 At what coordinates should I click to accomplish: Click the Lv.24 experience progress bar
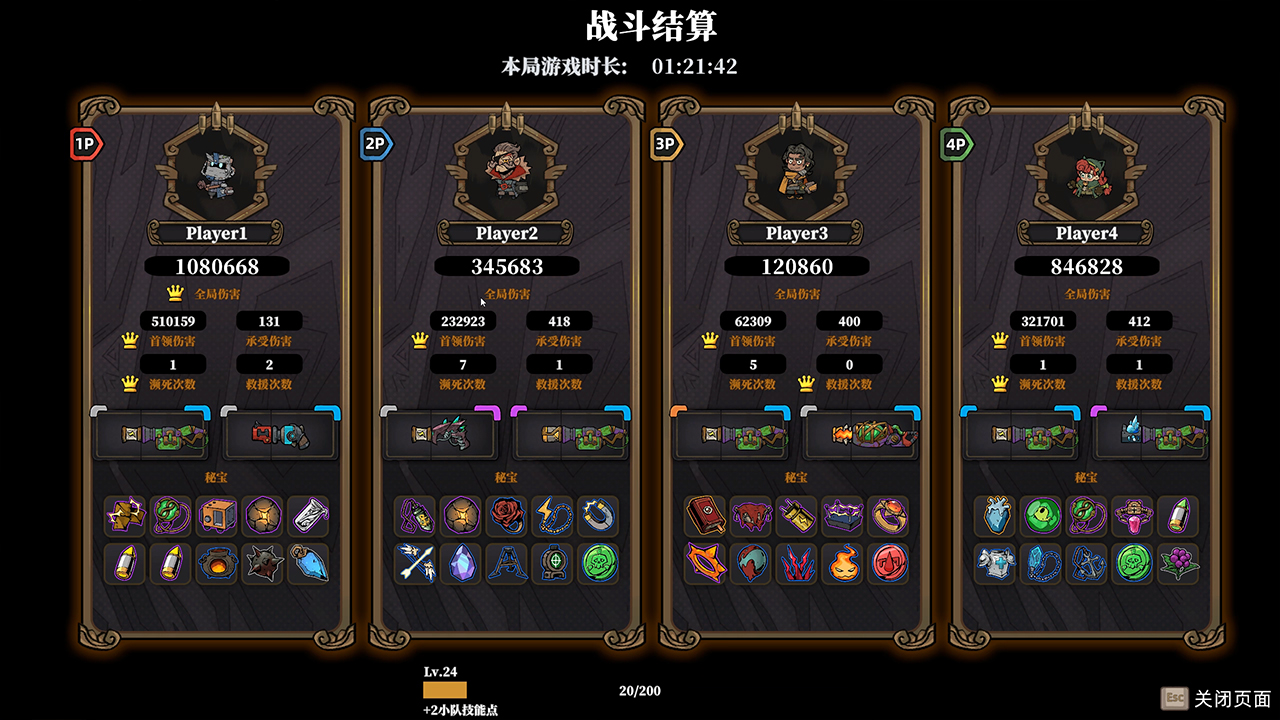pyautogui.click(x=443, y=690)
